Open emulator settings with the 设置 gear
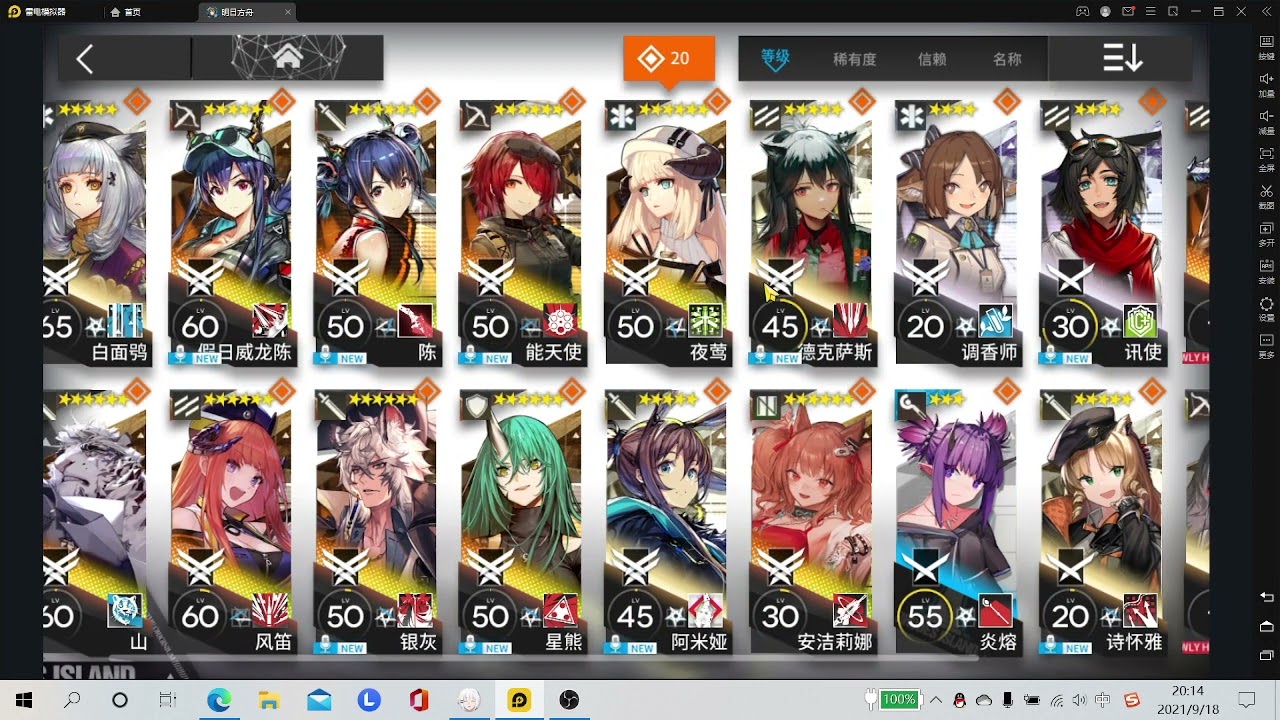 point(1266,305)
